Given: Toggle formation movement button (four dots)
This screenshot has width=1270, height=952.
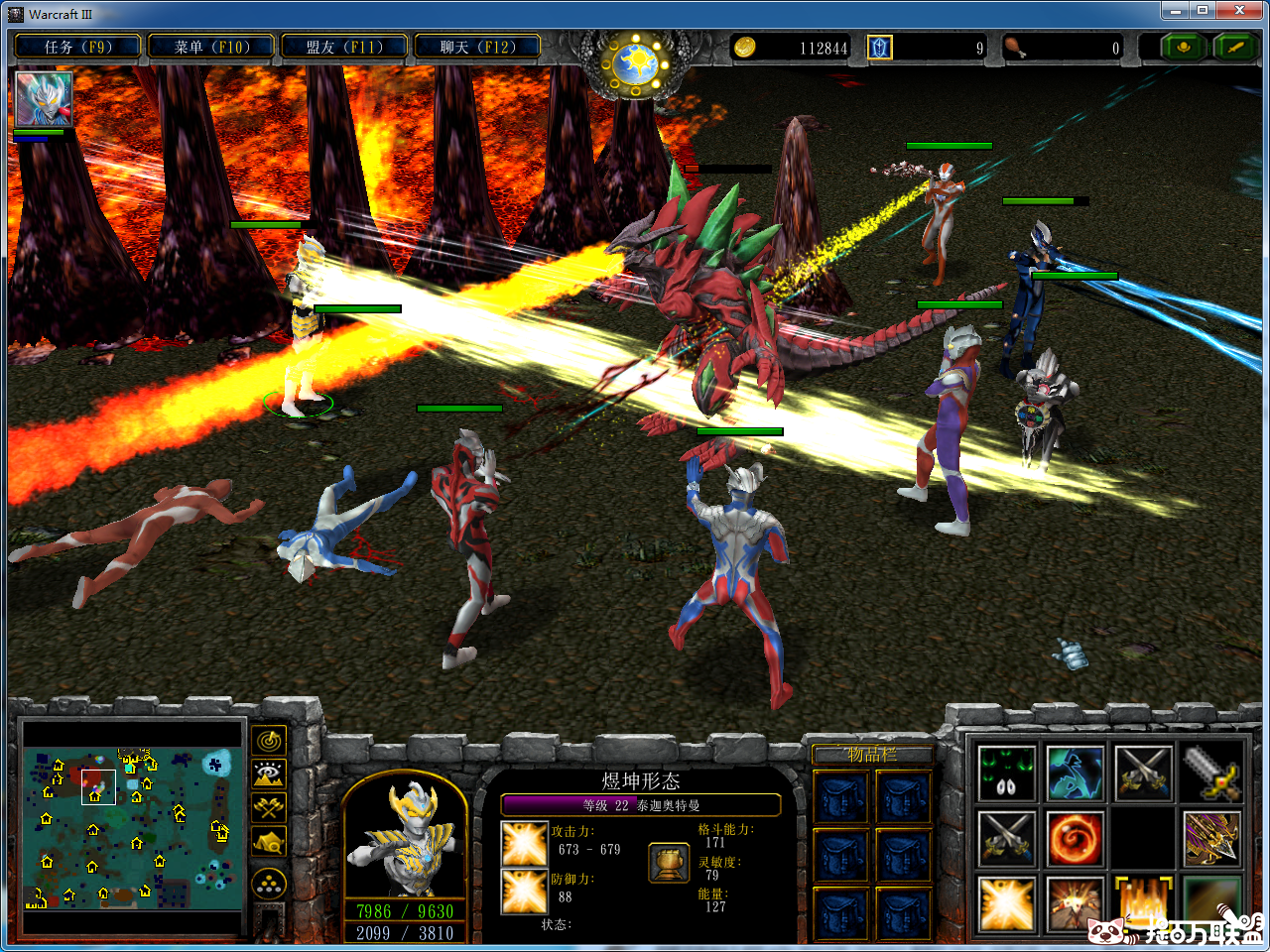Looking at the screenshot, I should [x=270, y=883].
